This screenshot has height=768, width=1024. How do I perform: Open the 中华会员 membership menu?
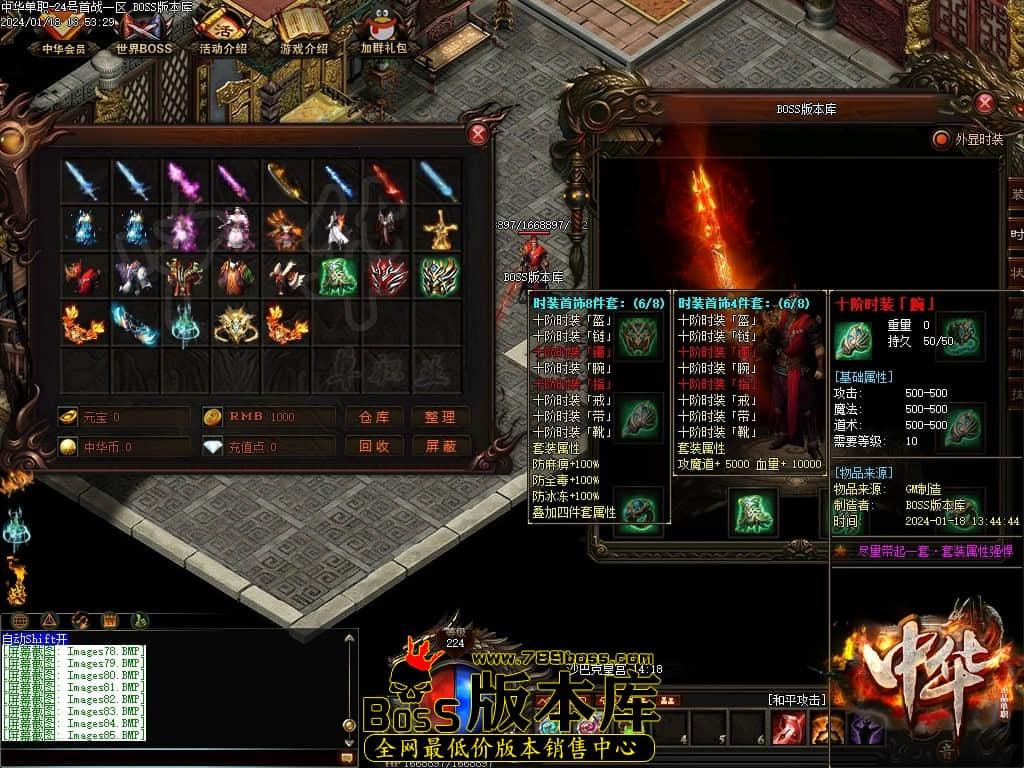64,33
